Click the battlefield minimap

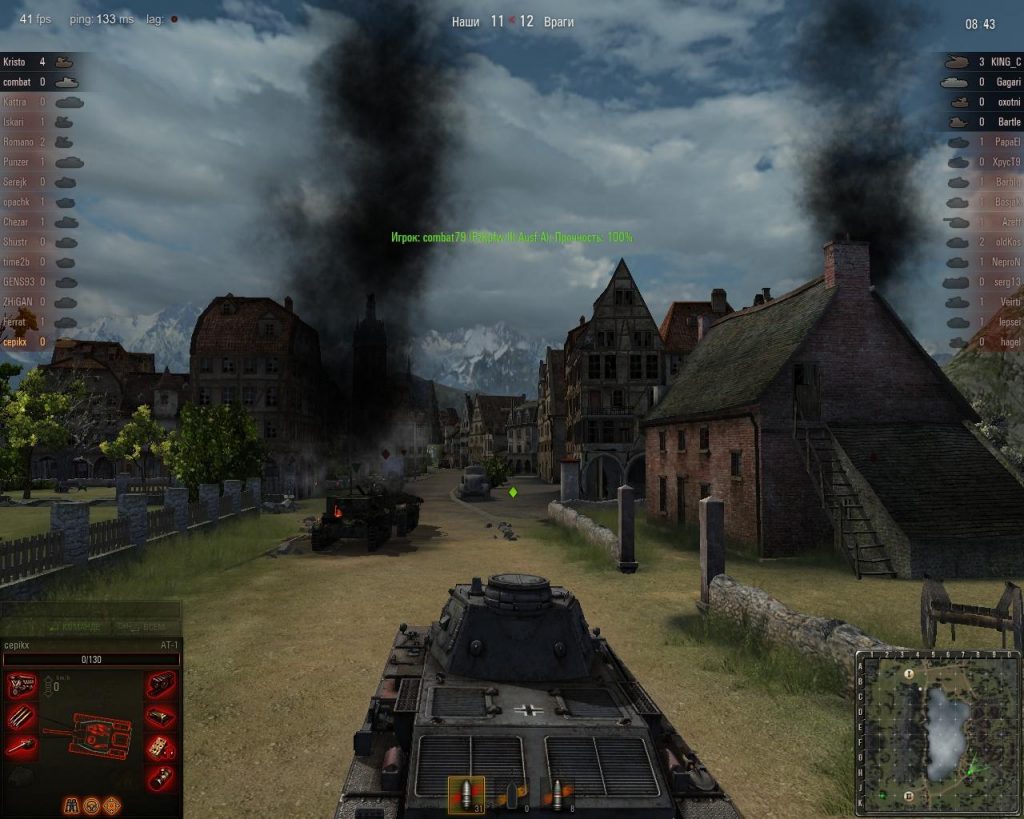(936, 733)
